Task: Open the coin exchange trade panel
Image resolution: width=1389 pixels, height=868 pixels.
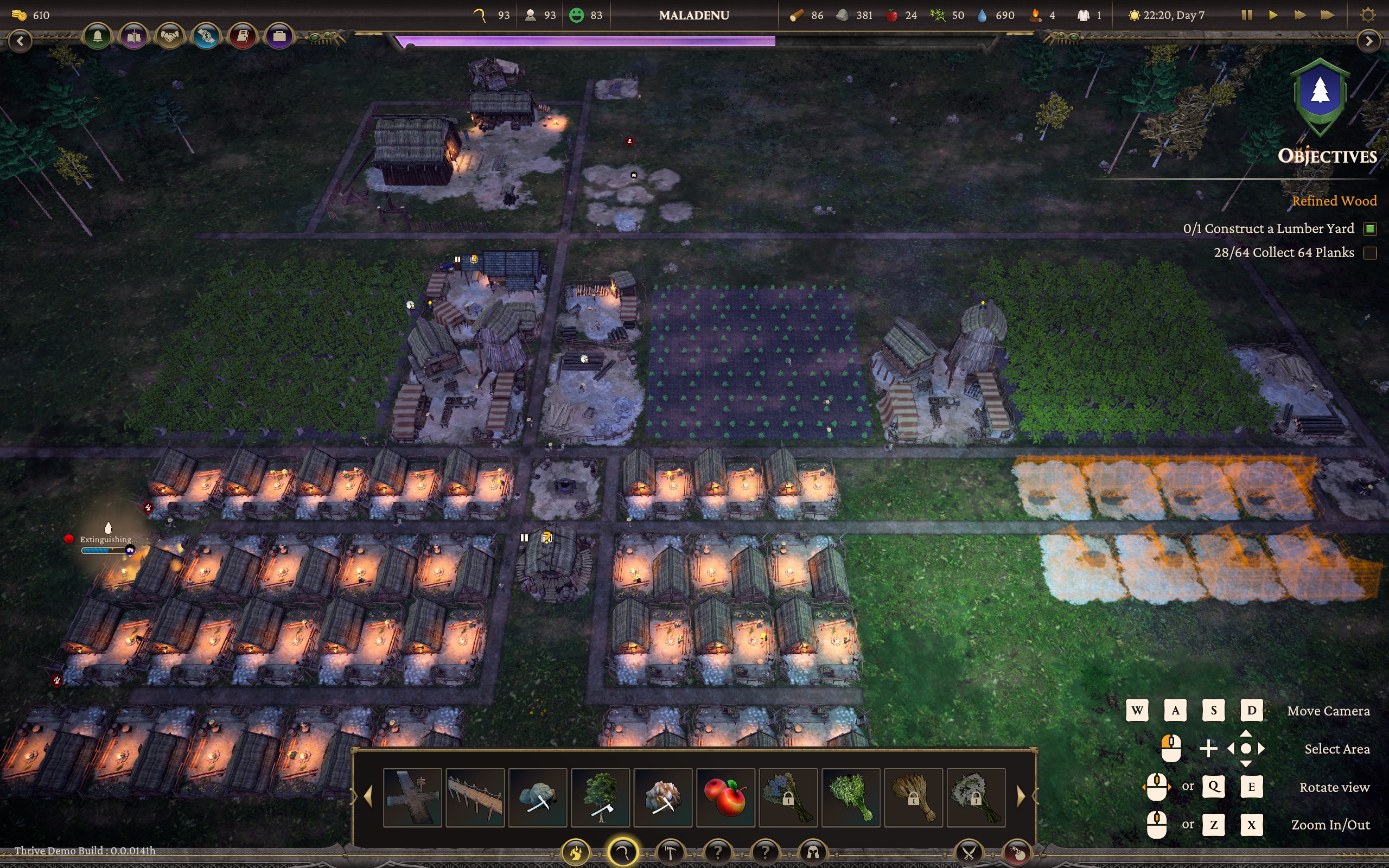Action: coord(206,37)
